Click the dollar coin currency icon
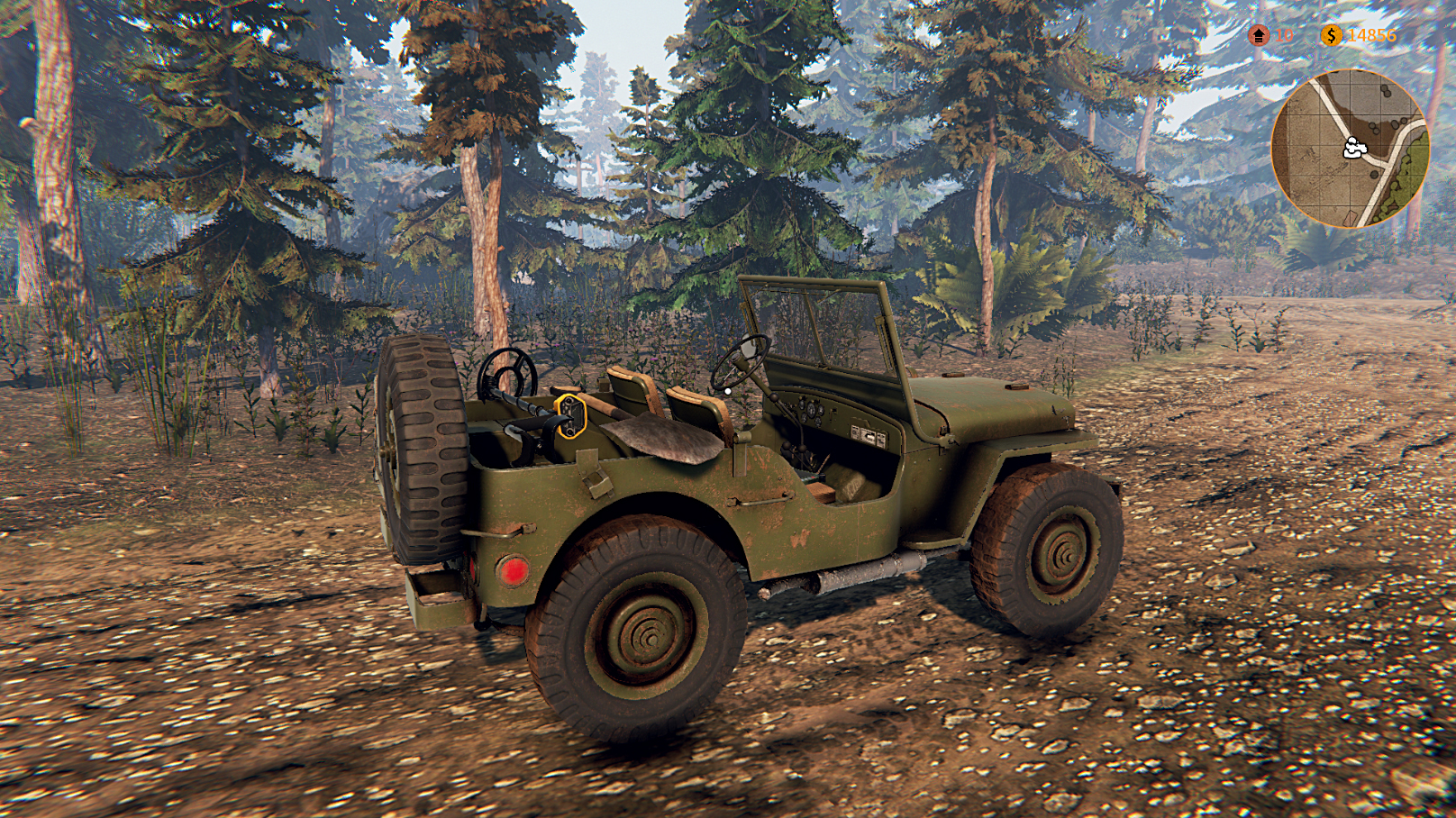Image resolution: width=1456 pixels, height=818 pixels. pos(1333,36)
